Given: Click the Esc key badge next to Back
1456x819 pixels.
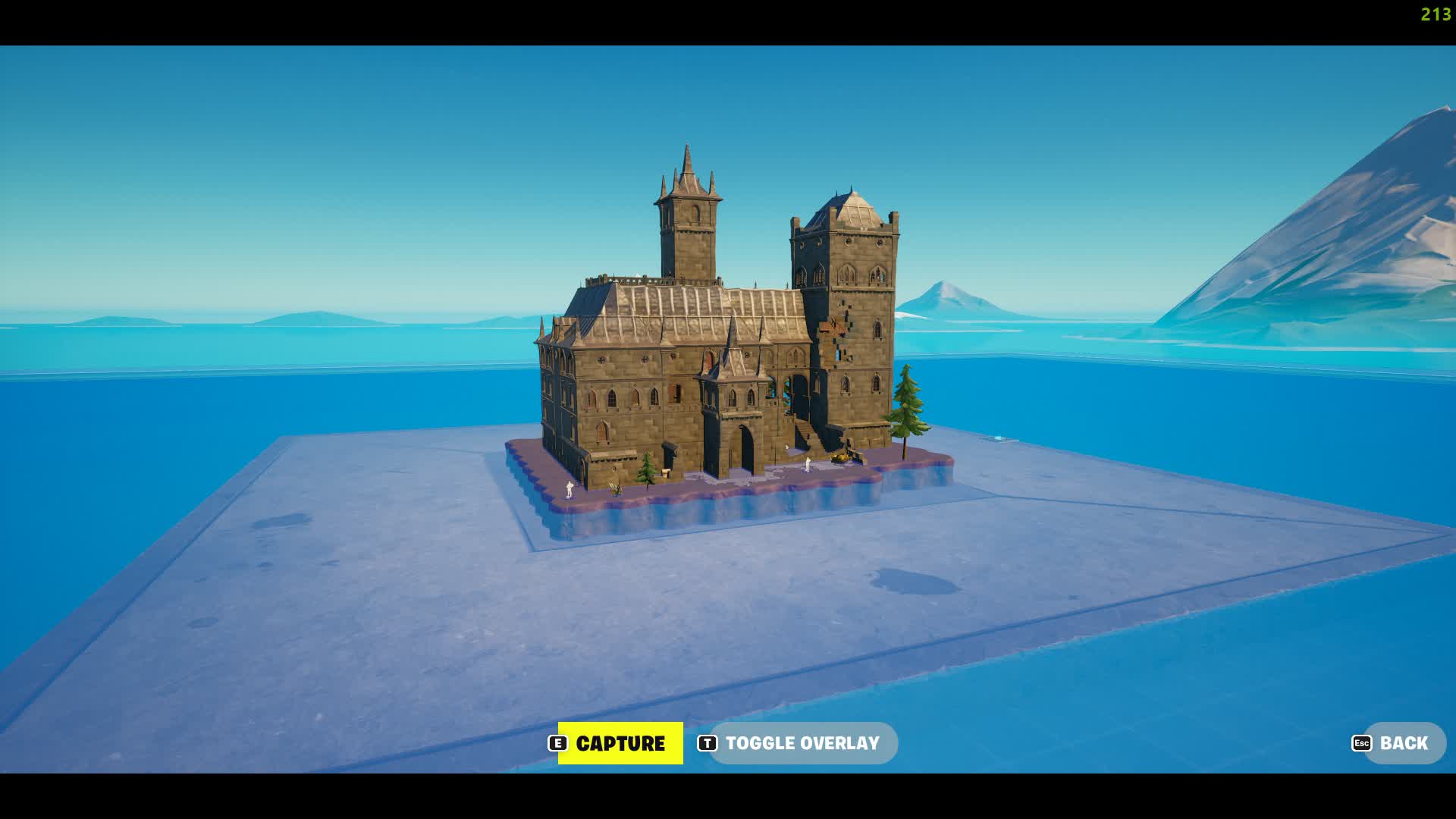Looking at the screenshot, I should 1360,743.
